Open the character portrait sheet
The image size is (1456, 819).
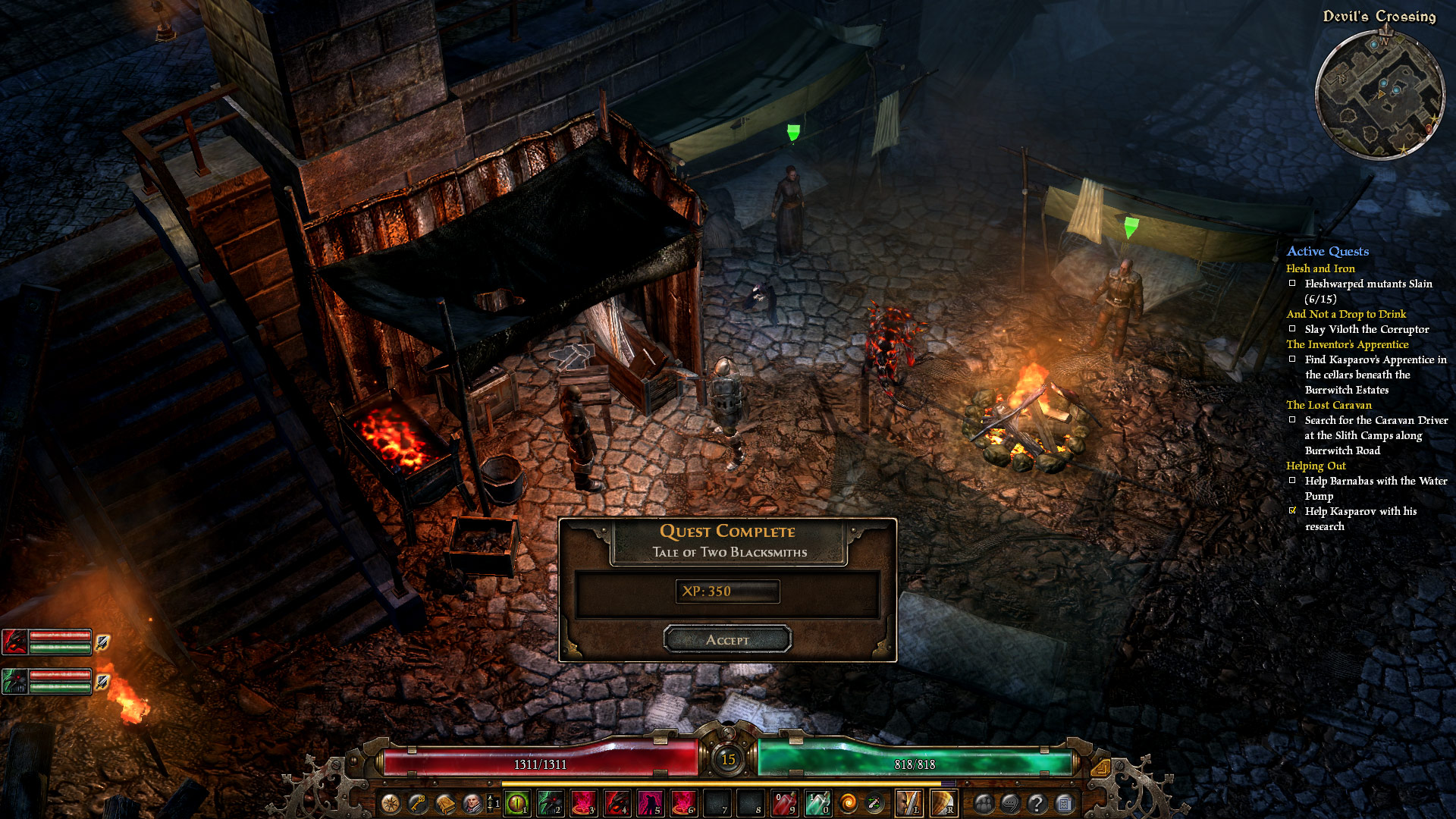tap(472, 803)
